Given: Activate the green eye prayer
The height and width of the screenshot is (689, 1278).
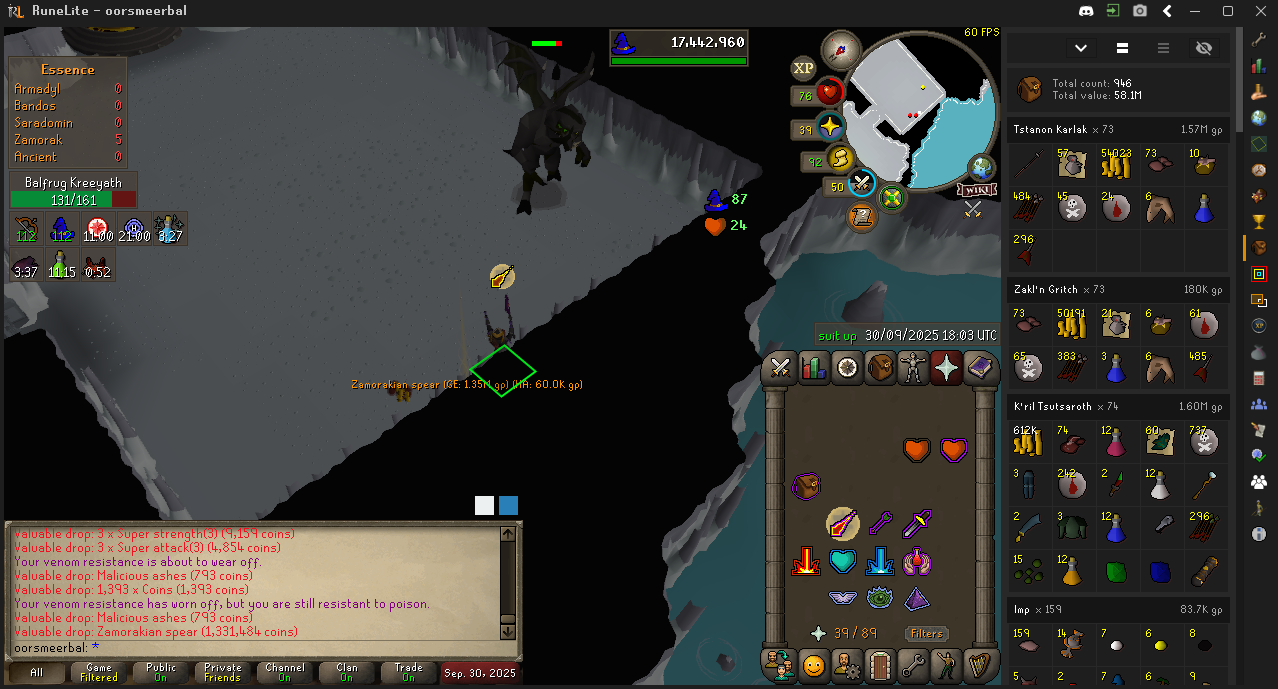Looking at the screenshot, I should click(x=880, y=598).
